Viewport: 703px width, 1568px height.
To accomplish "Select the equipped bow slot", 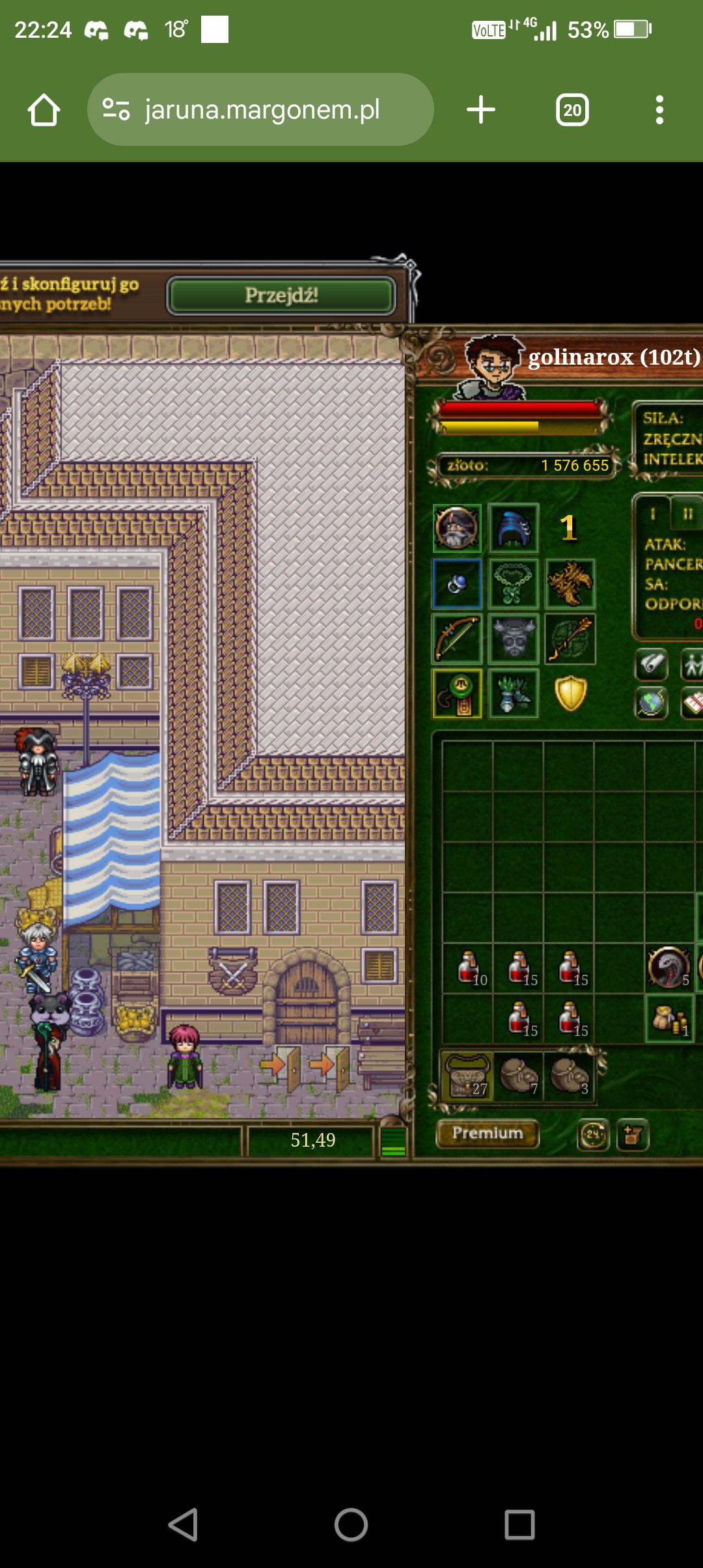I will [x=457, y=639].
